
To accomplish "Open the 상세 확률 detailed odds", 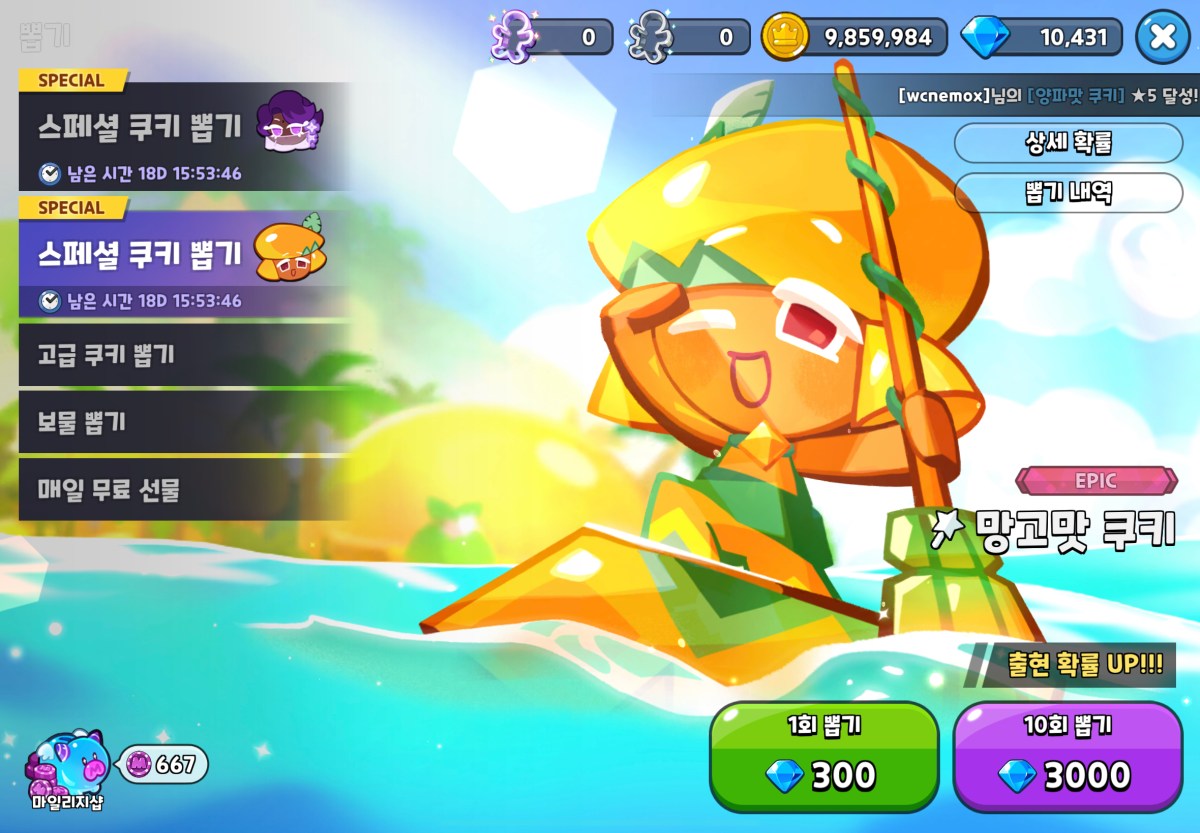I will (1068, 143).
